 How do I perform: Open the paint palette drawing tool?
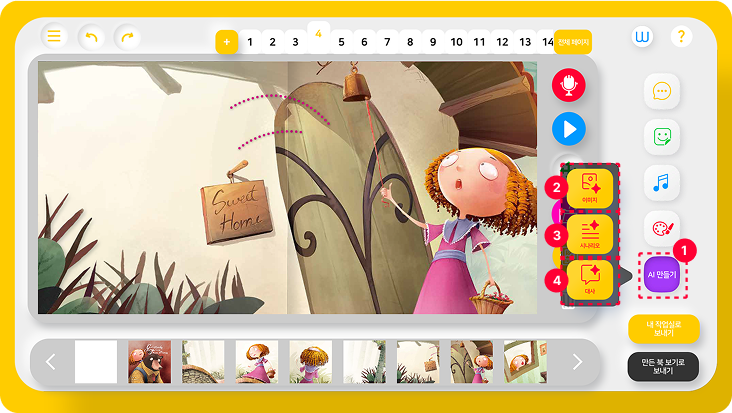(x=661, y=229)
